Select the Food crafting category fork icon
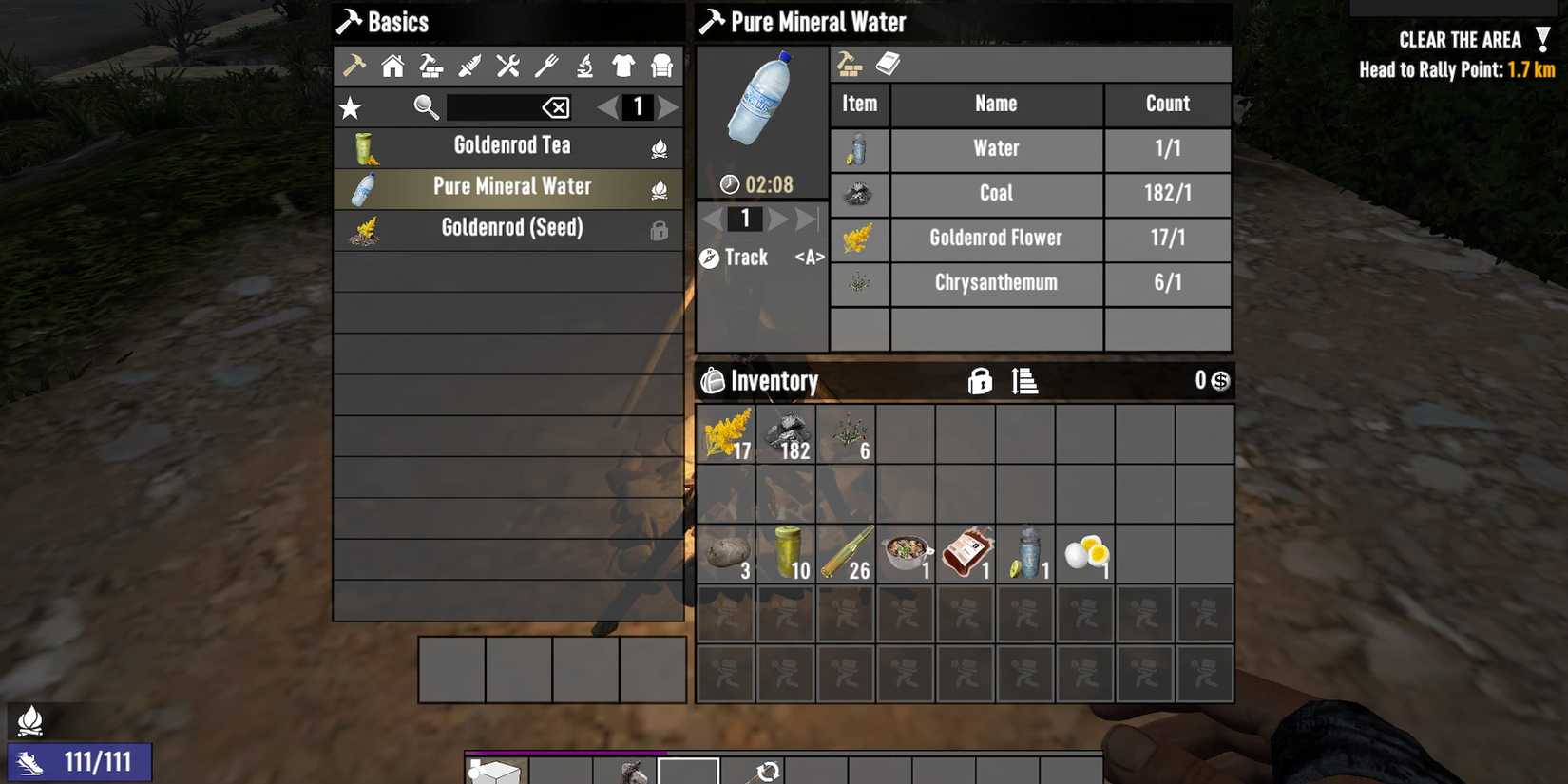This screenshot has width=1568, height=784. pyautogui.click(x=547, y=67)
